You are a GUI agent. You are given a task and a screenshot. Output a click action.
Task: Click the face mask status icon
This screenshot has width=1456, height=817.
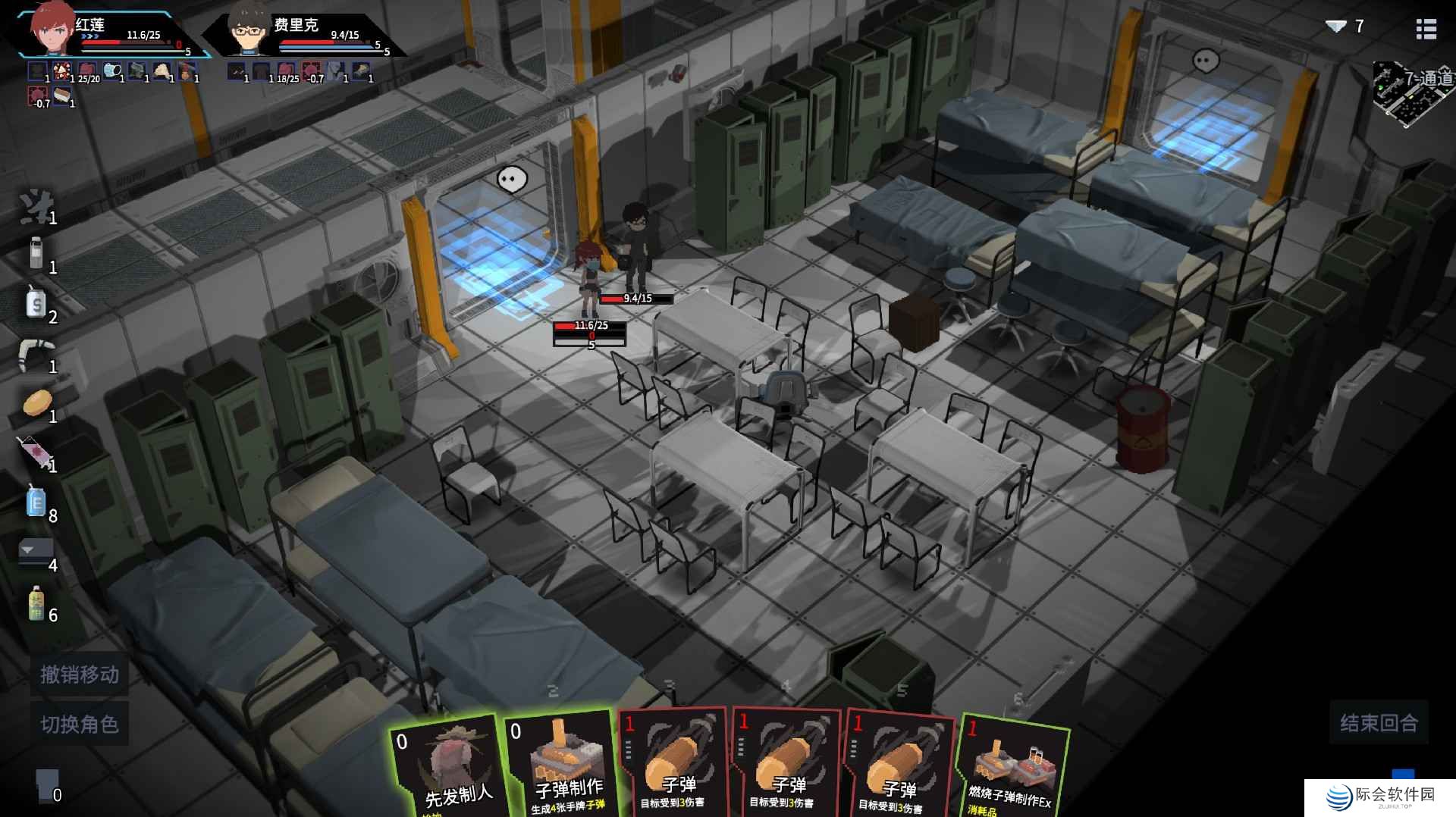pos(112,71)
